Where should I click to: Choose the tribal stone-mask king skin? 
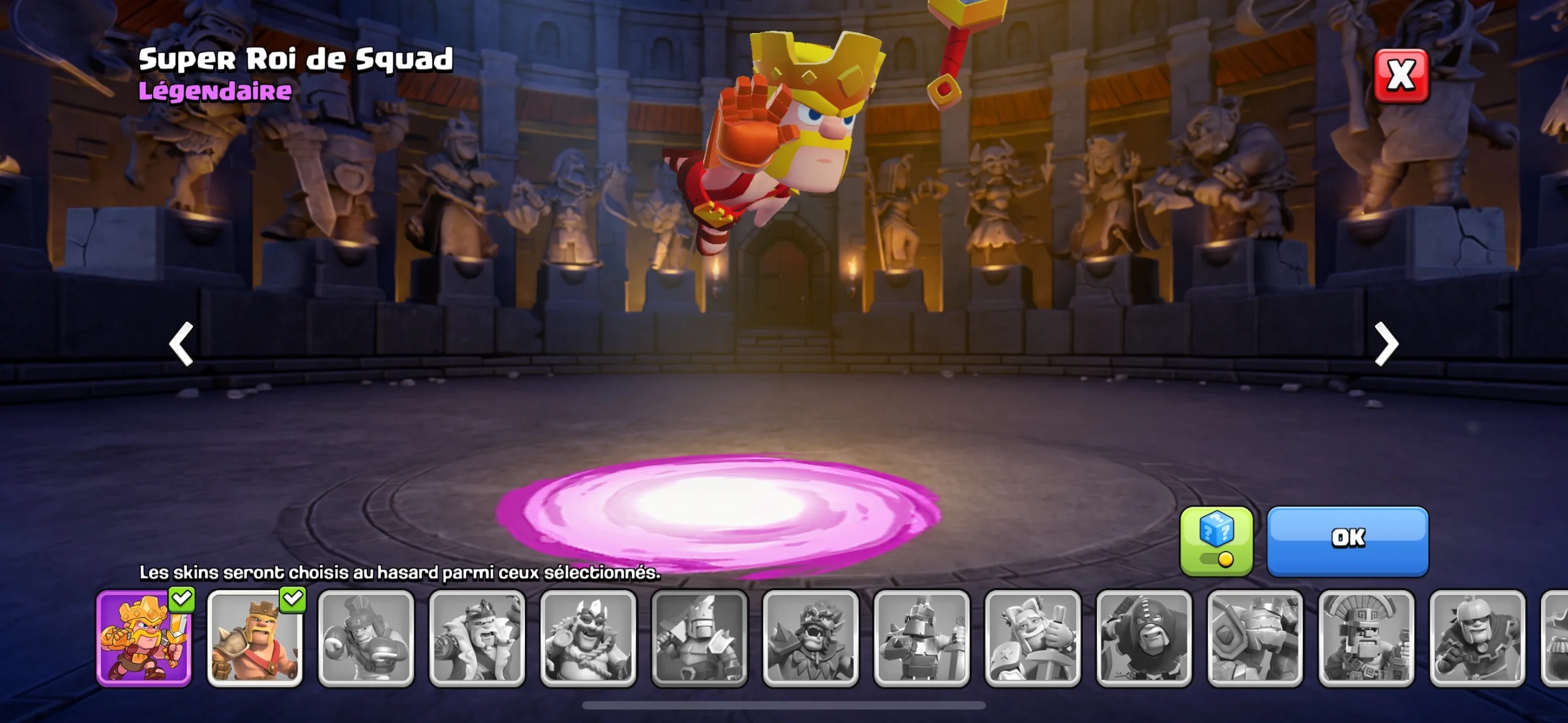pos(1366,638)
